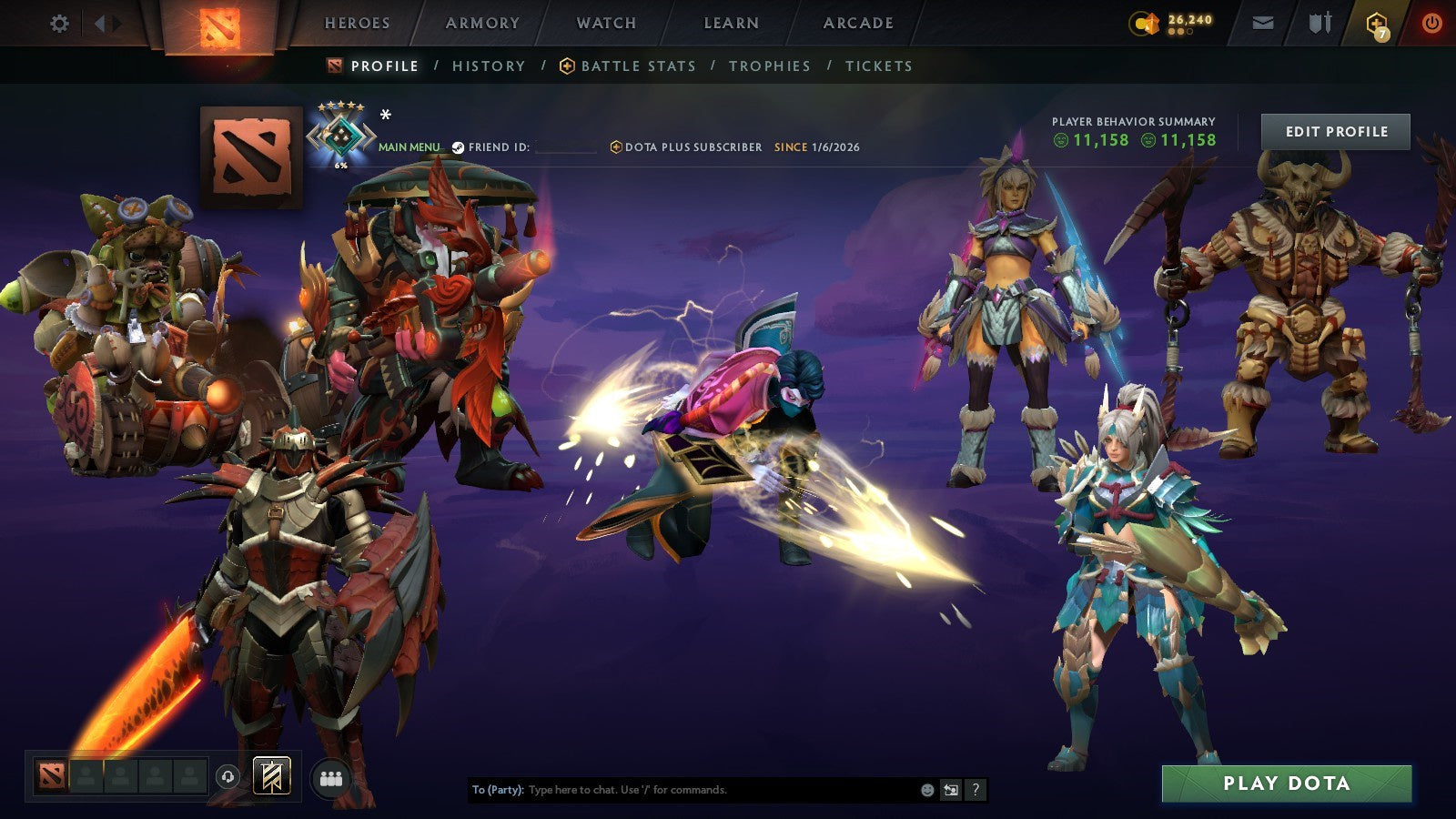Switch to the HISTORY tab
Image resolution: width=1456 pixels, height=819 pixels.
489,66
